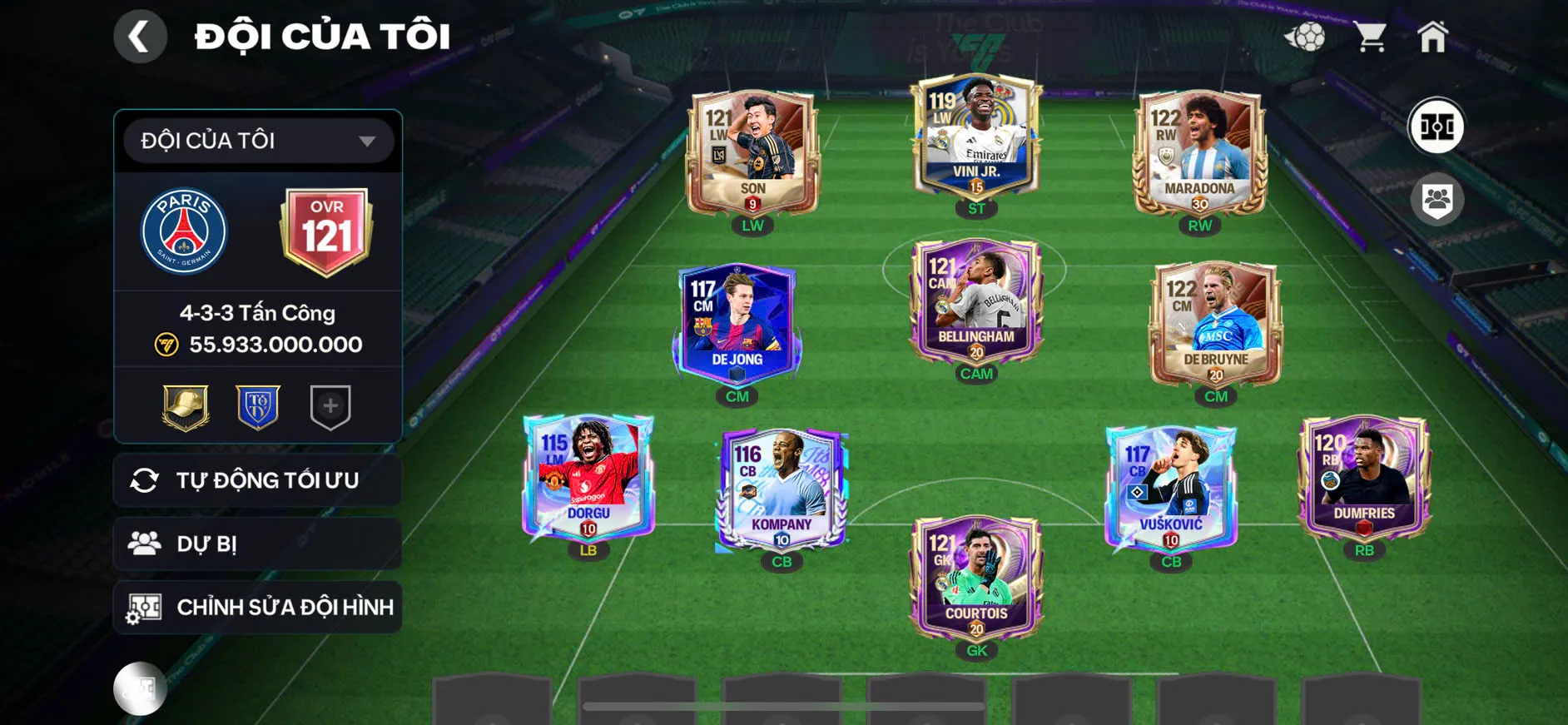Pick the Maradona RW card
1568x725 pixels.
click(1199, 154)
